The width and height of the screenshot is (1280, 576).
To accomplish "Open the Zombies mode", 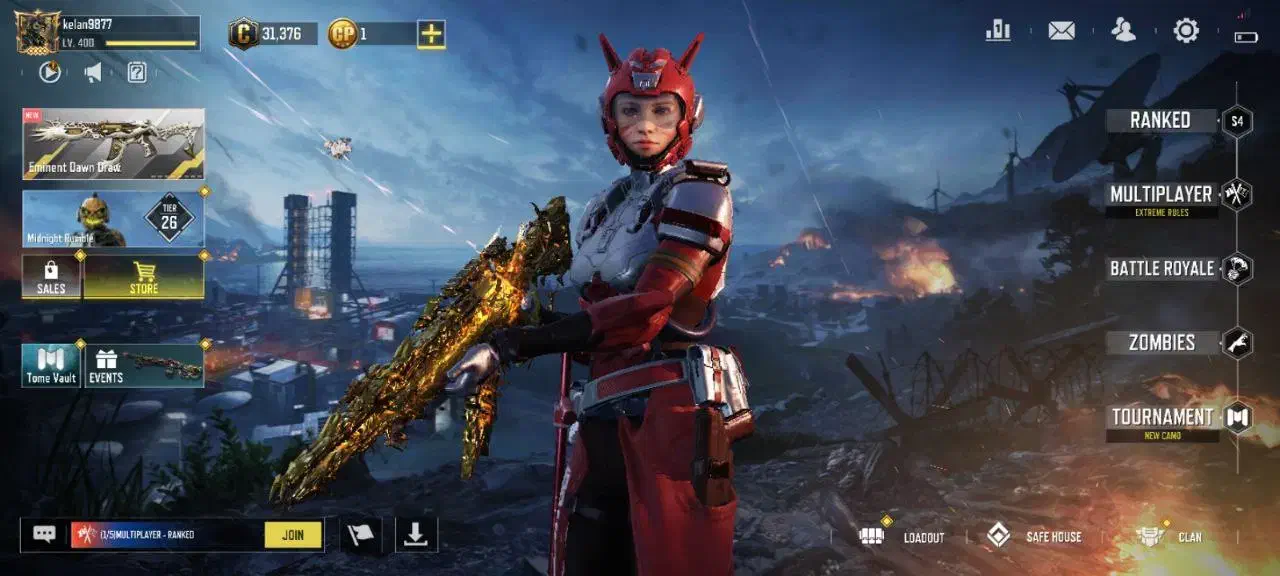I will [x=1162, y=342].
